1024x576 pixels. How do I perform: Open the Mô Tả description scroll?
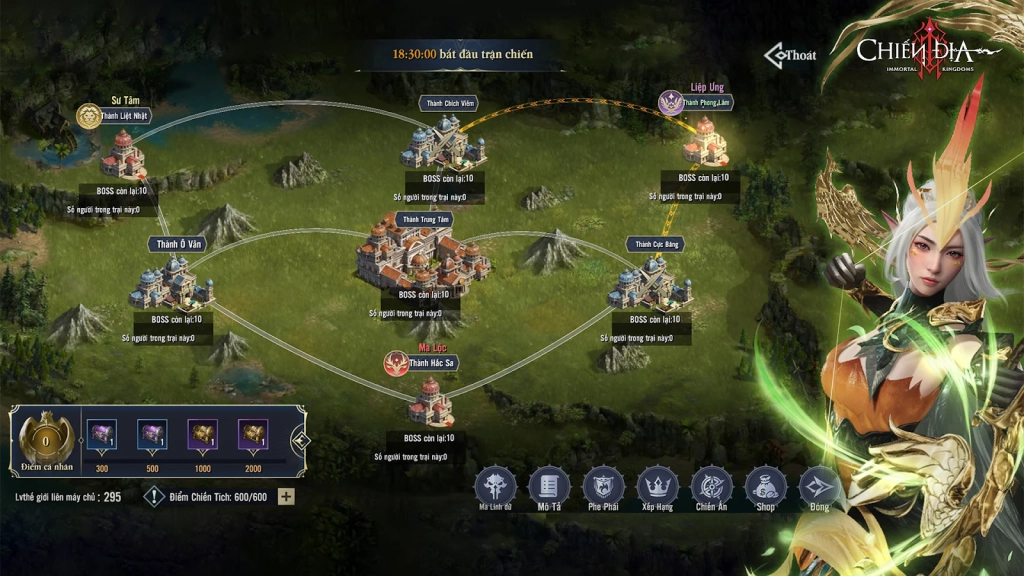(548, 485)
